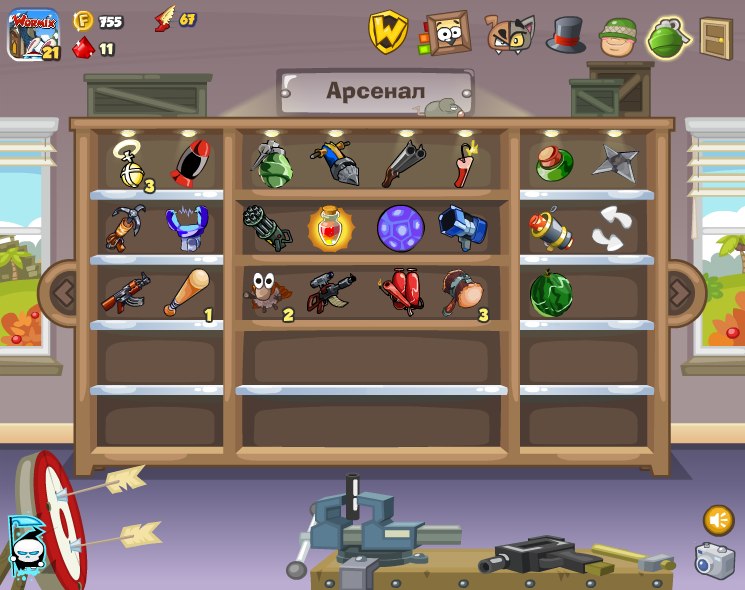Select the steel shuriken
745x590 pixels.
[614, 163]
